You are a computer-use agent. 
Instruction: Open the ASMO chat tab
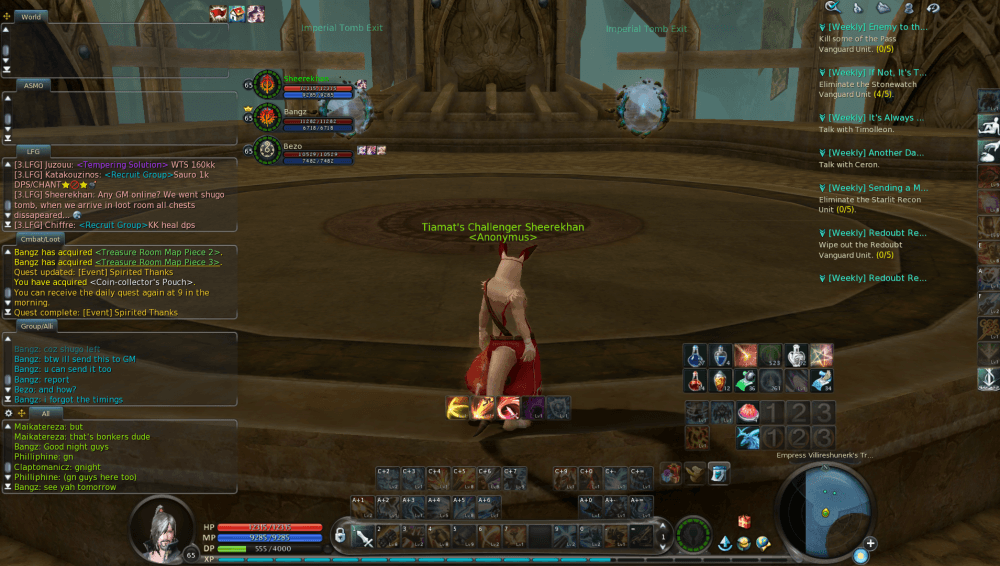tap(33, 86)
